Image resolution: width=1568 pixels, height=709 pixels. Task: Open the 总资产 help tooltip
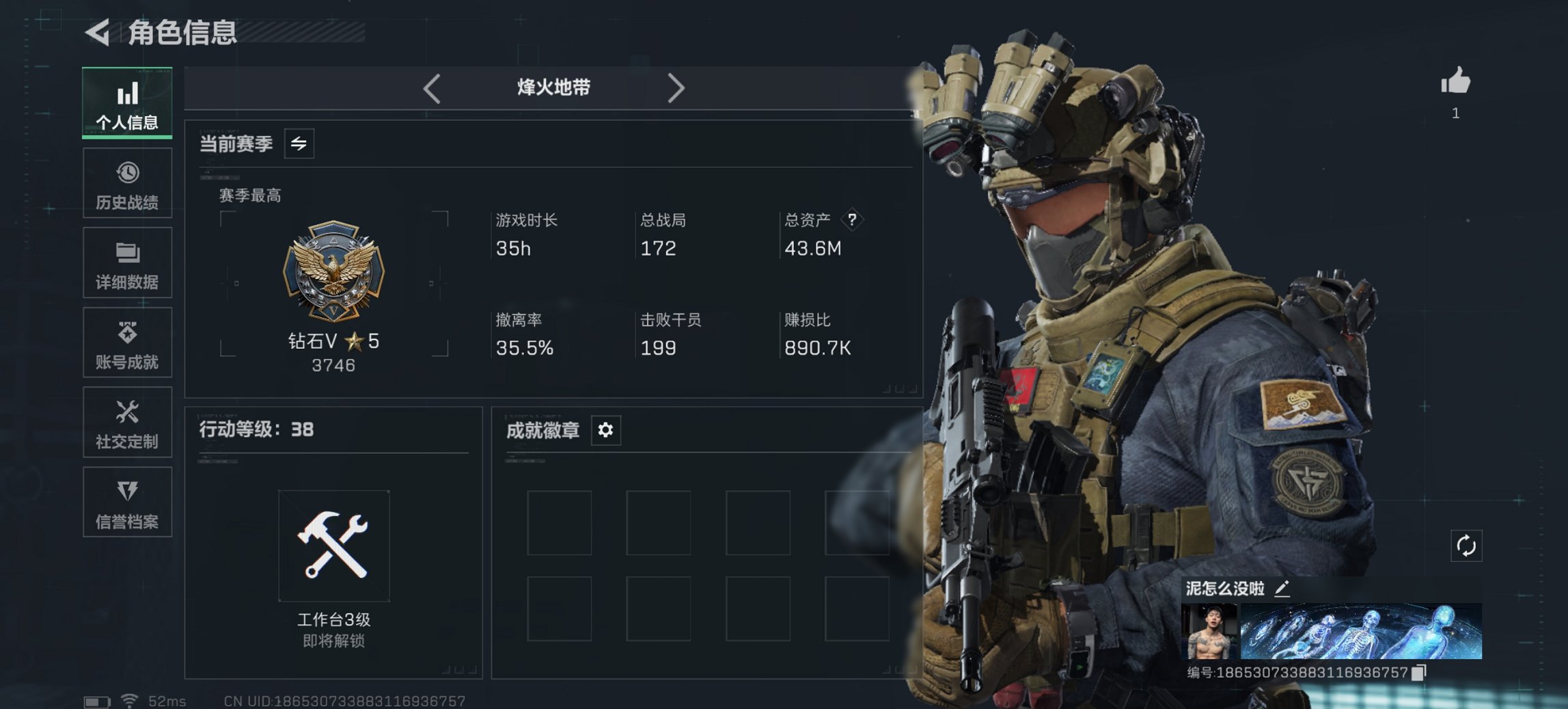coord(853,220)
